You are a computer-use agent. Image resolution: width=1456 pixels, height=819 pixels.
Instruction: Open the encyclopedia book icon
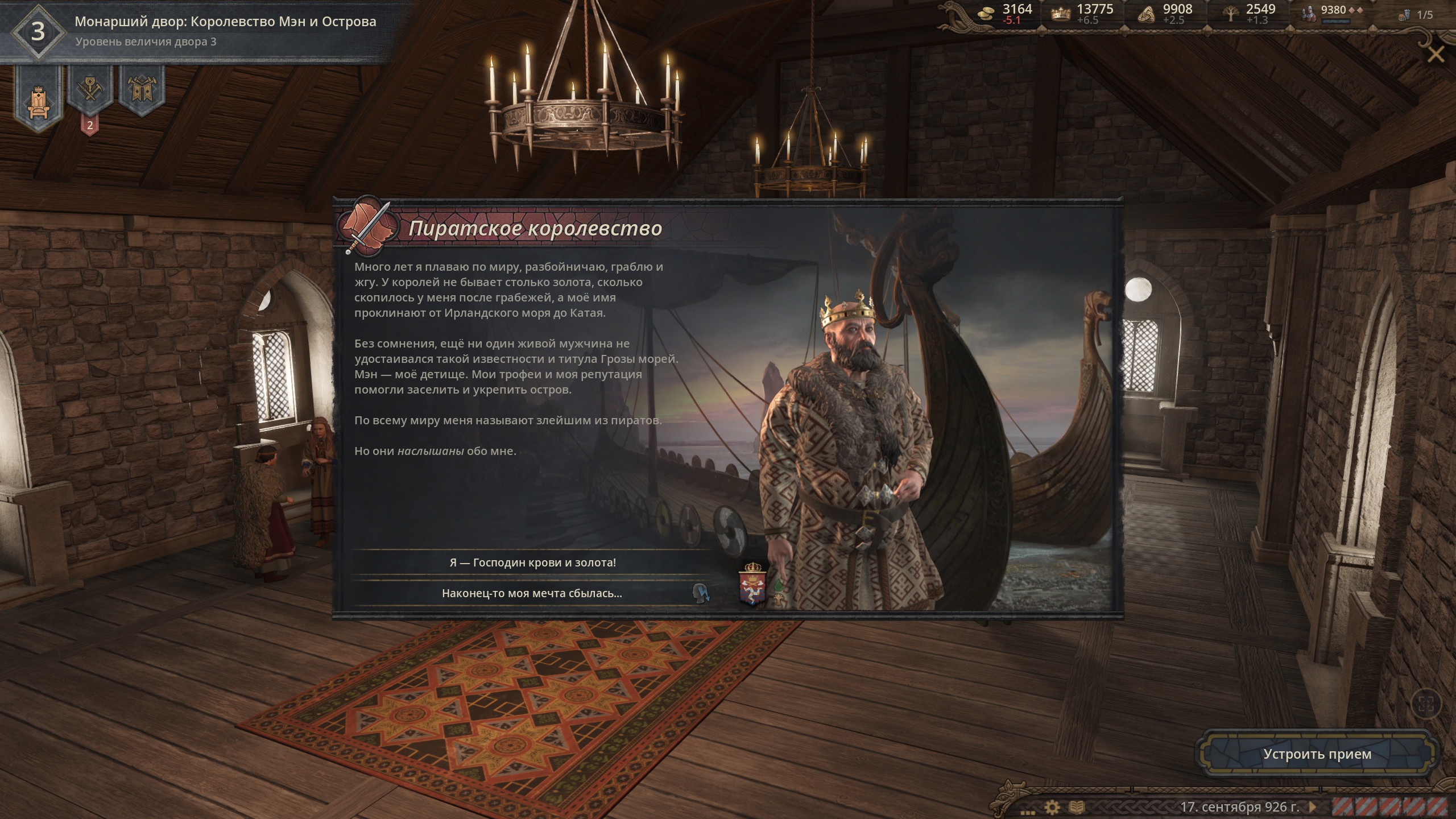tap(1077, 806)
